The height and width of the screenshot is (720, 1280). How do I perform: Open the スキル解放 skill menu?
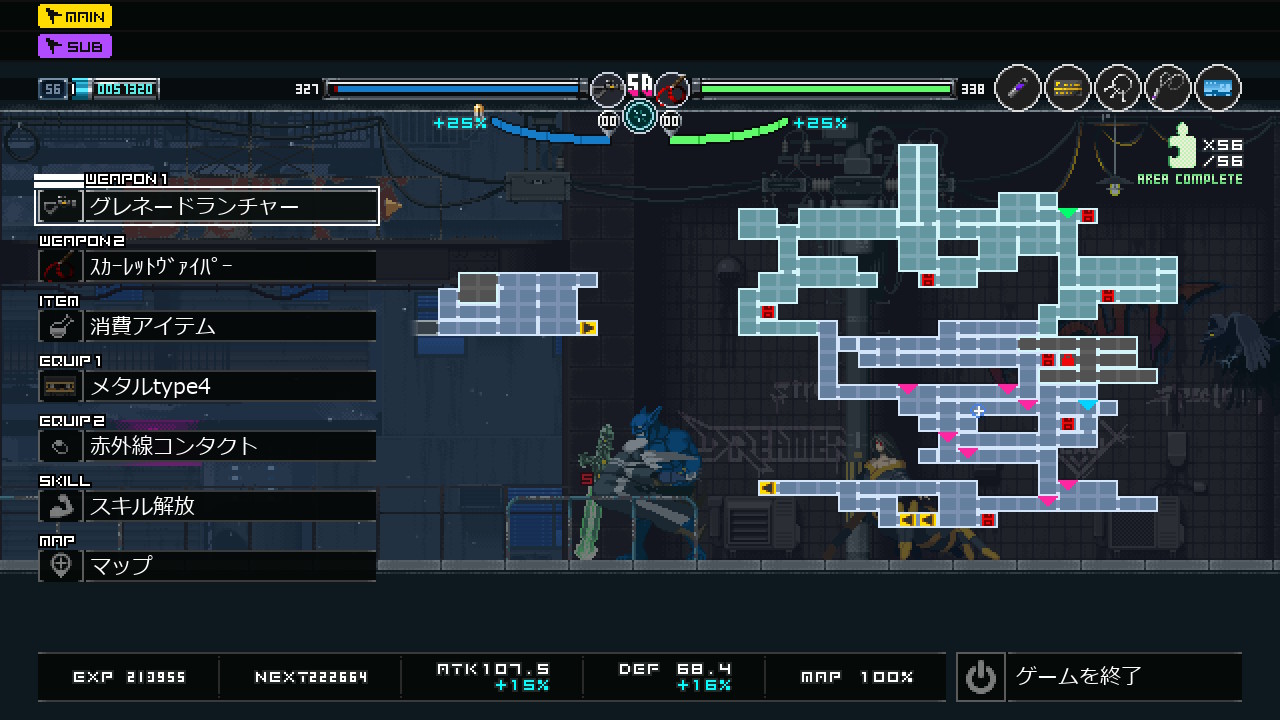click(207, 506)
